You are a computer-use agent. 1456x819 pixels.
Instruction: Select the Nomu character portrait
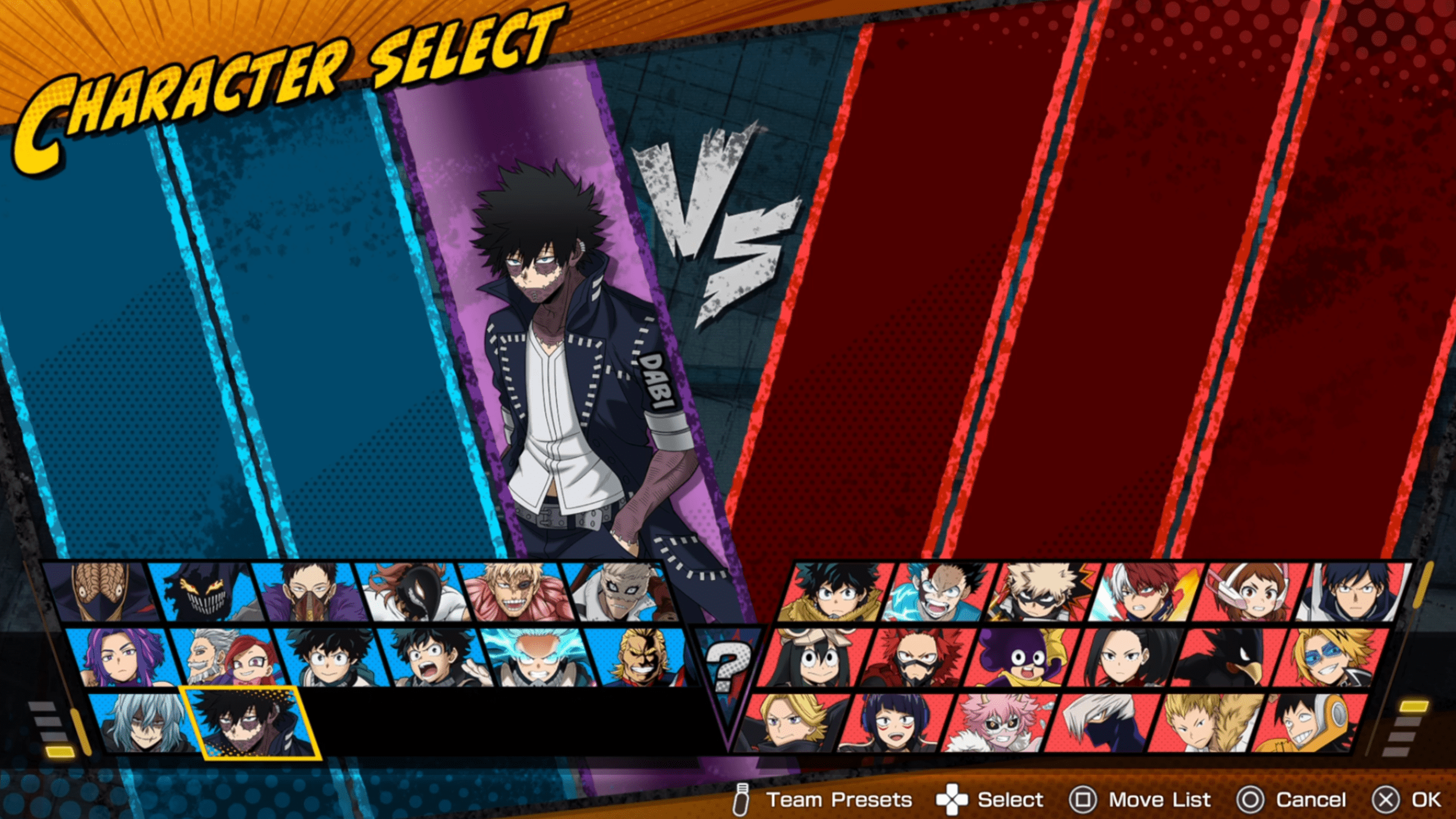[x=100, y=592]
